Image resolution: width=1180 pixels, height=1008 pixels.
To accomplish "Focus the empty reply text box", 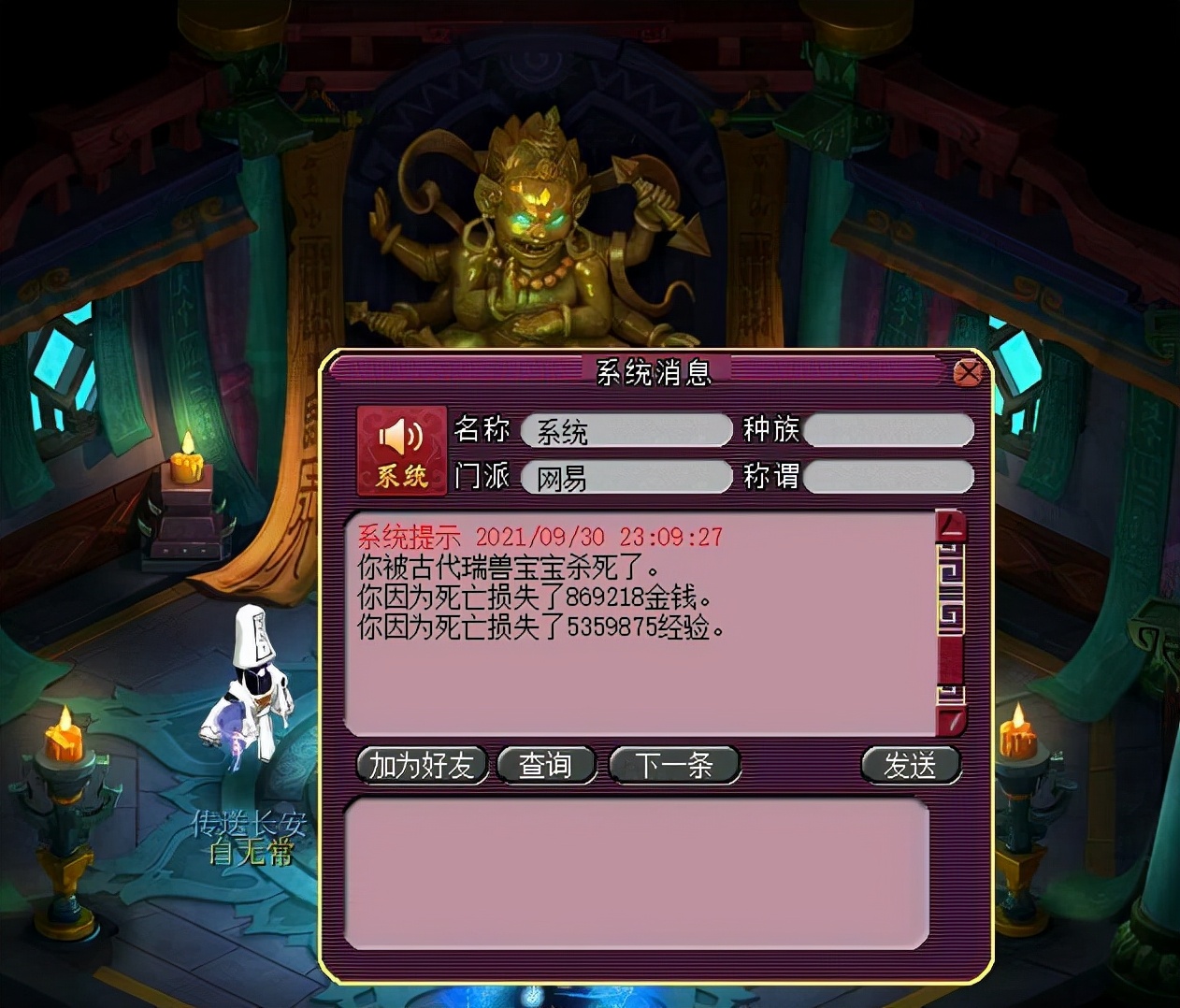I will (636, 872).
